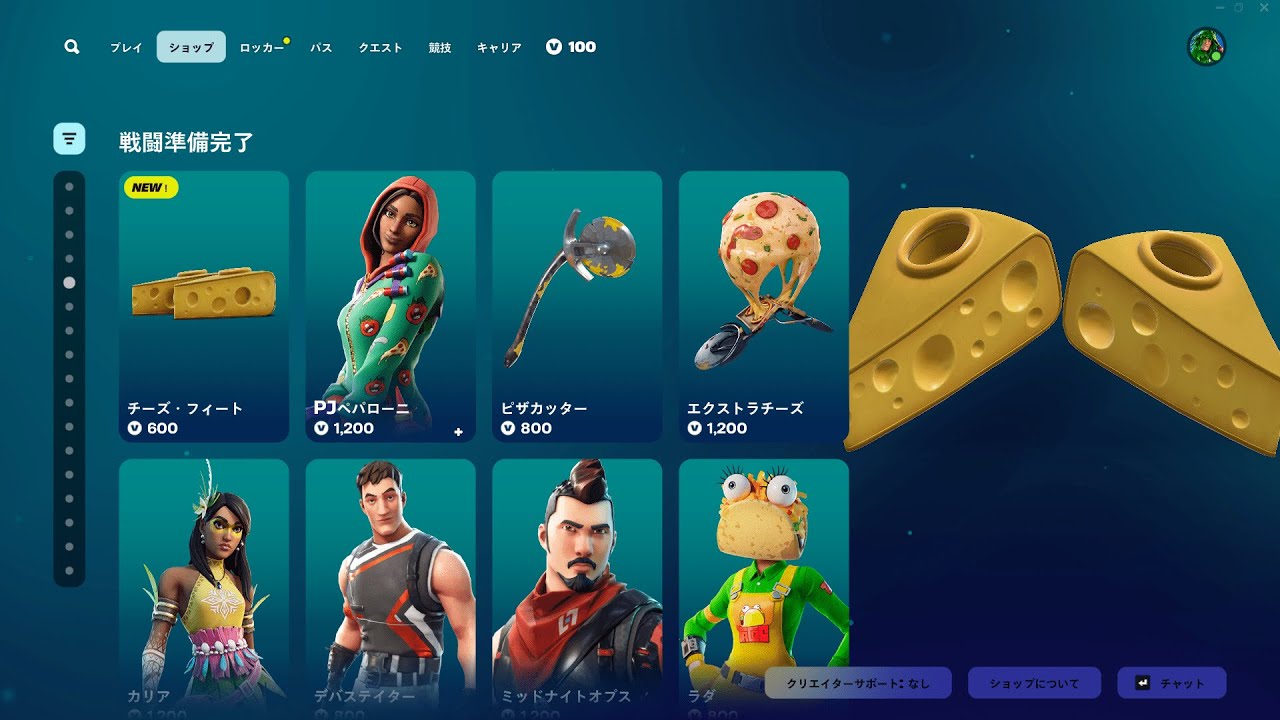
Task: Switch to the クエスト tab
Action: coord(381,47)
